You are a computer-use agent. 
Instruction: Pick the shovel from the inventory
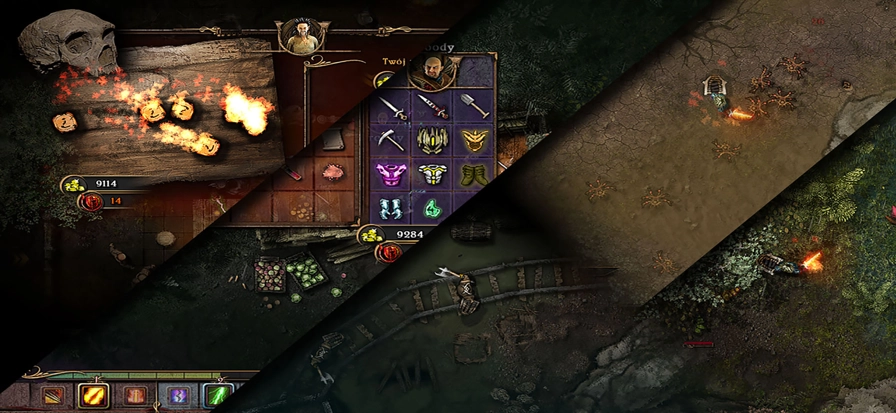[472, 106]
